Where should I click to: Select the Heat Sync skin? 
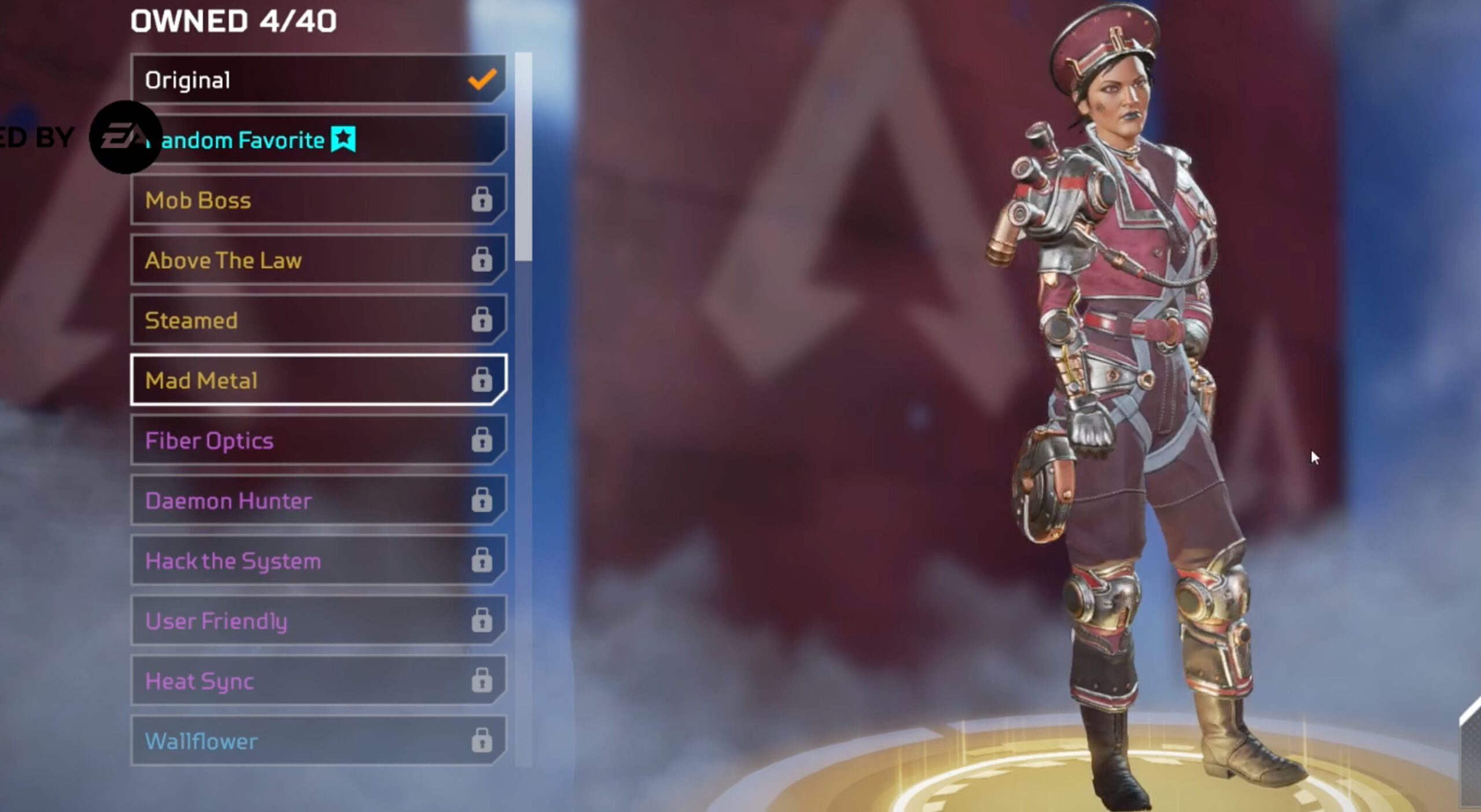[x=318, y=681]
